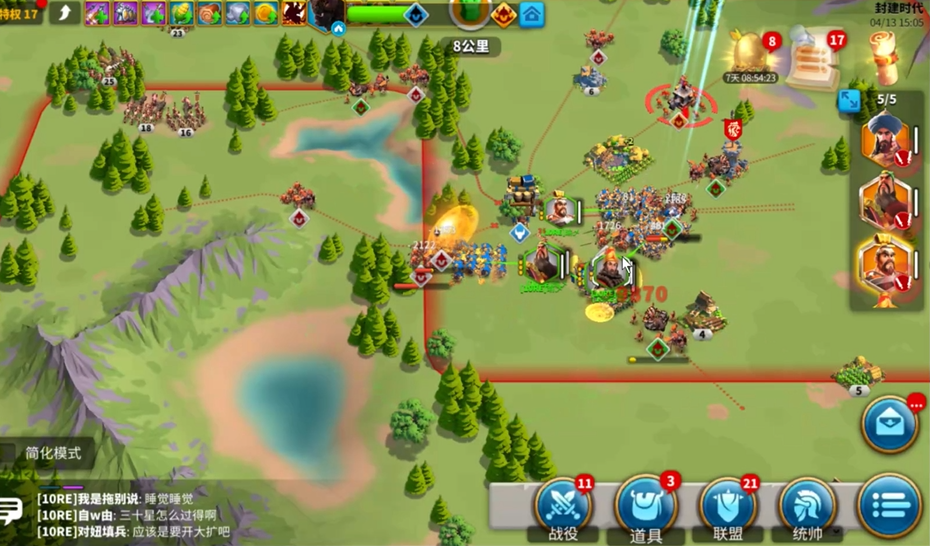This screenshot has width=930, height=546.
Task: Select the turbaned commander army portrait
Action: click(885, 141)
